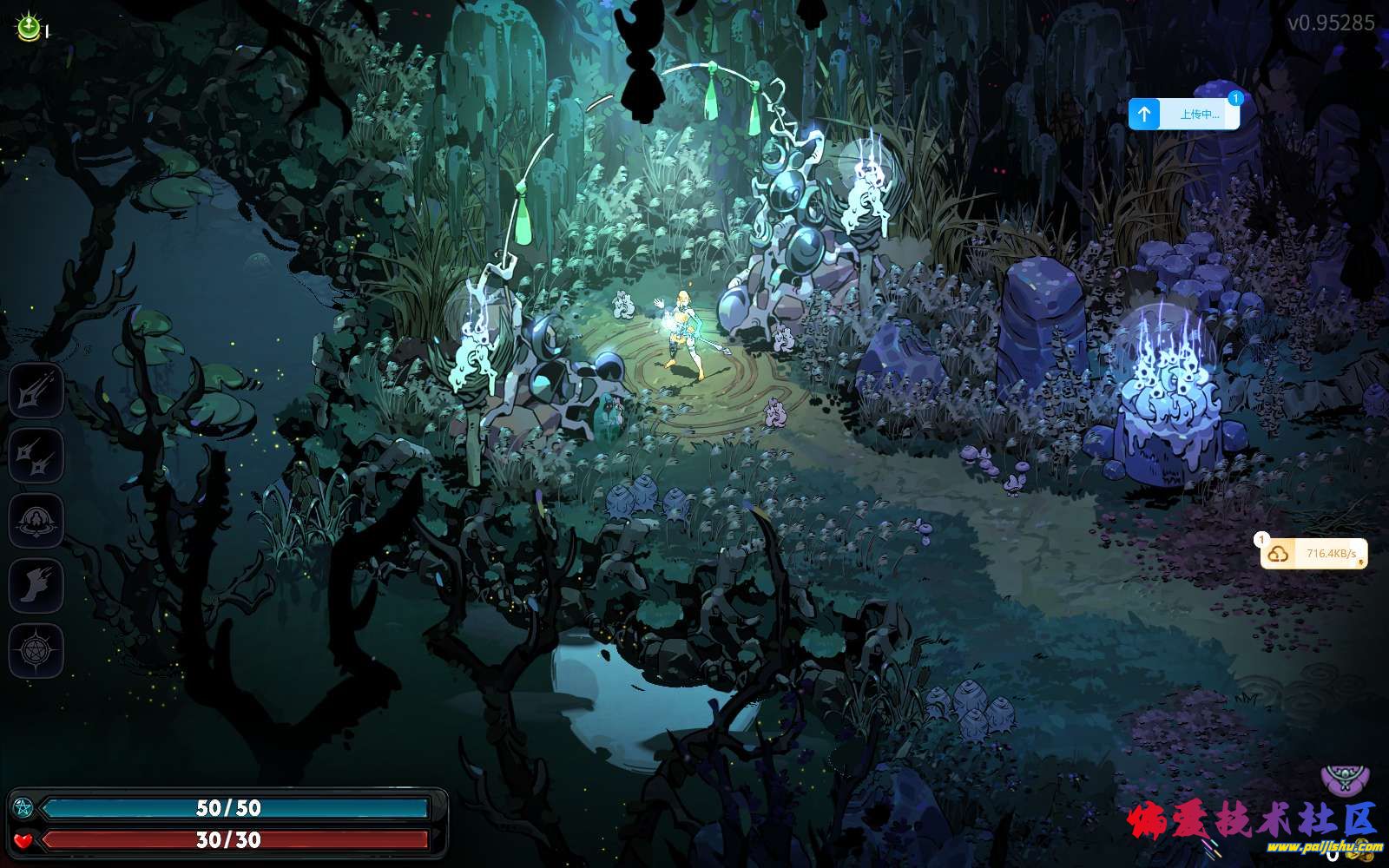Open the purple crescent pouch icon
This screenshot has width=1389, height=868.
pos(1345,779)
